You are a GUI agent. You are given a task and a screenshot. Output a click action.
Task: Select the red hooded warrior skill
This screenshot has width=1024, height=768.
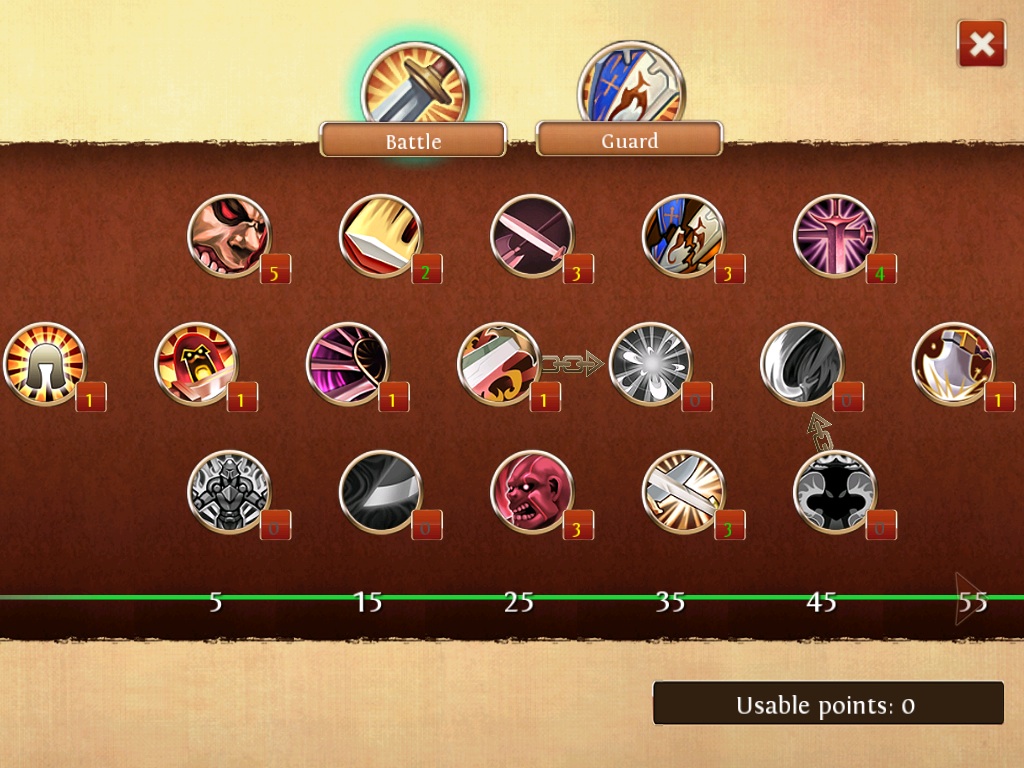pos(196,364)
